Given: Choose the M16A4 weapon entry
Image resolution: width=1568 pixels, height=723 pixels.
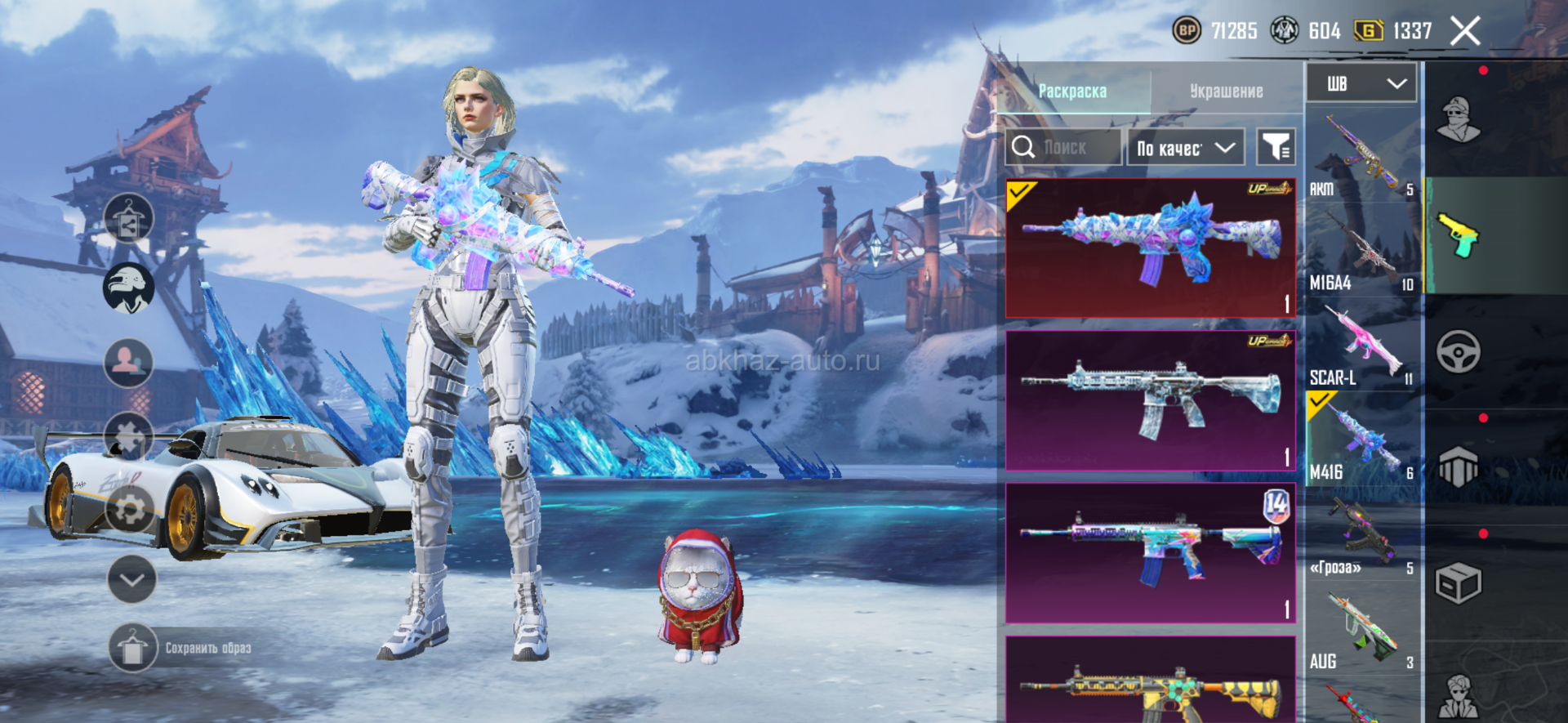Looking at the screenshot, I should pyautogui.click(x=1361, y=249).
